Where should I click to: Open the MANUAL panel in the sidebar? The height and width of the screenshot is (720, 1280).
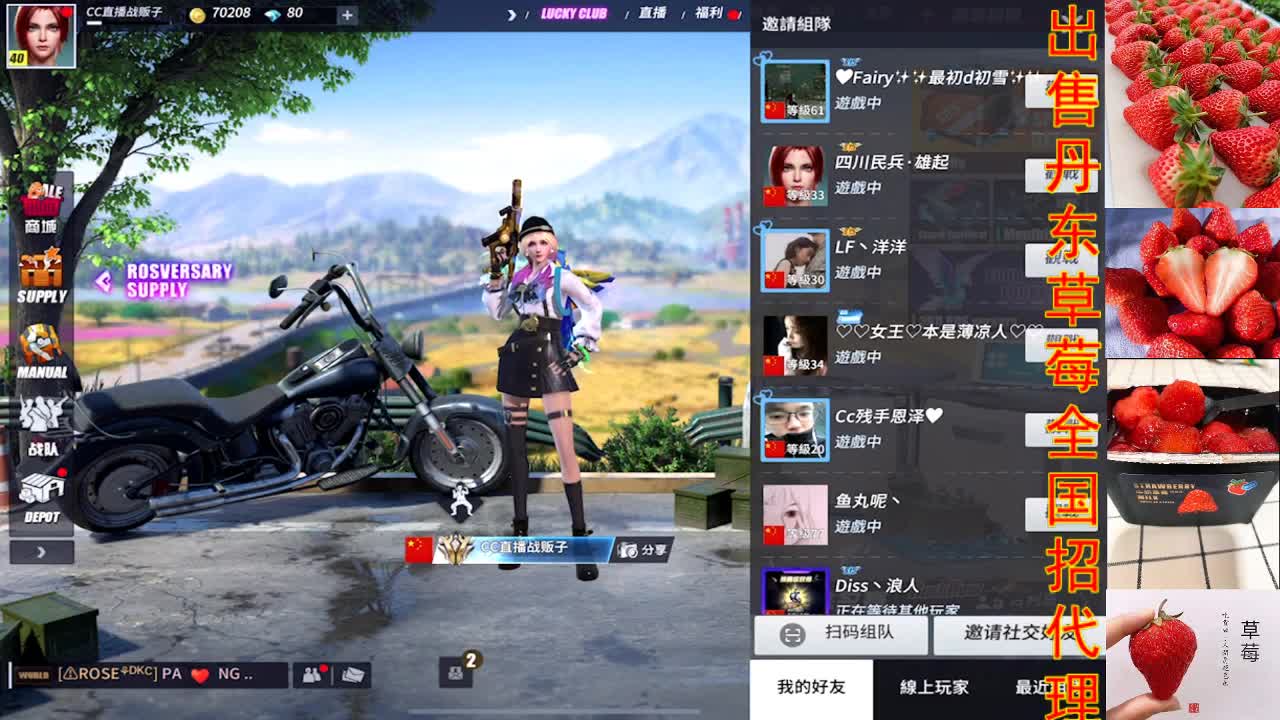coord(42,345)
